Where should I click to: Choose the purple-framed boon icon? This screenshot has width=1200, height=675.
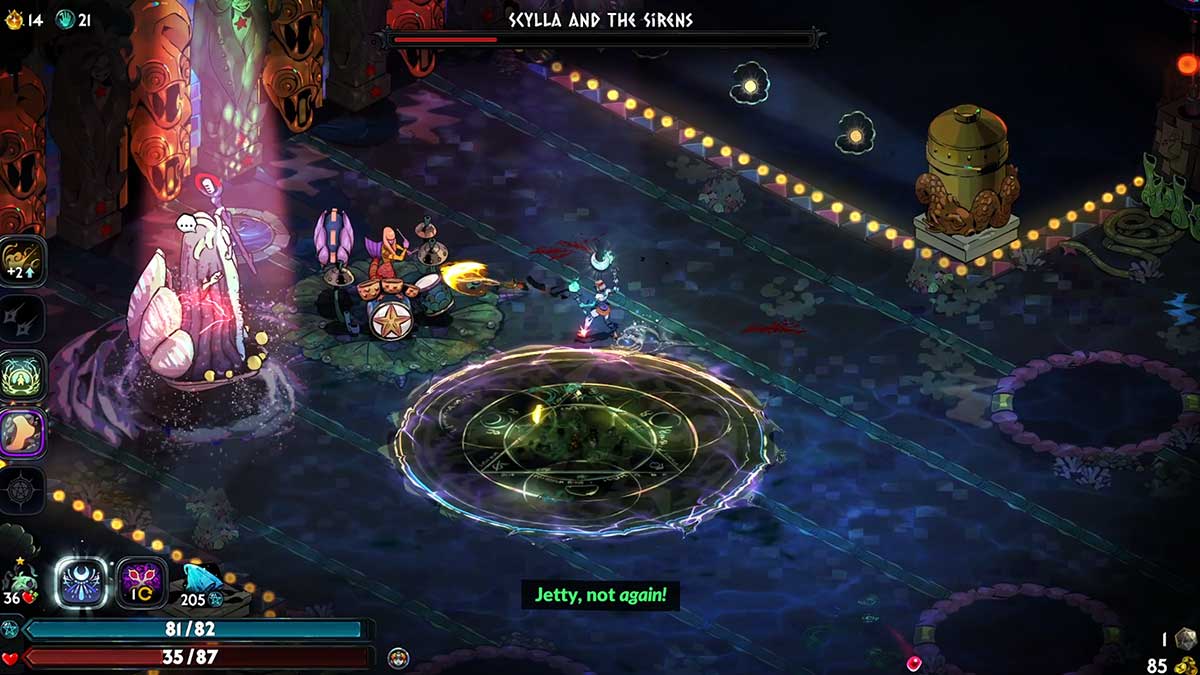[x=22, y=434]
